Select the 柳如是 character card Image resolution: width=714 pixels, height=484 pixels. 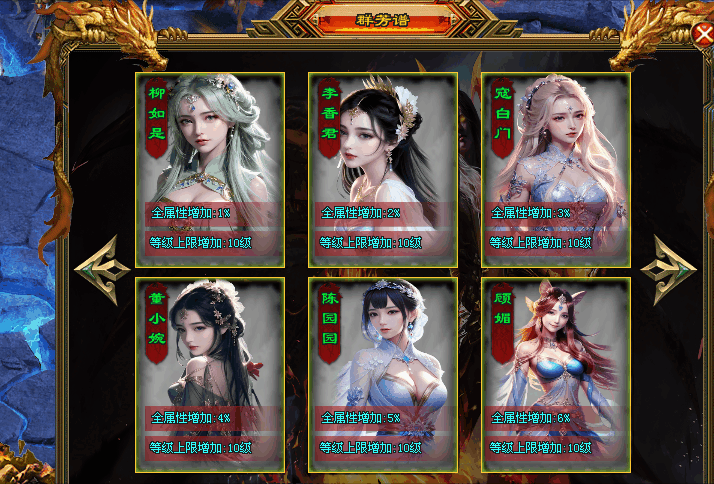[210, 169]
